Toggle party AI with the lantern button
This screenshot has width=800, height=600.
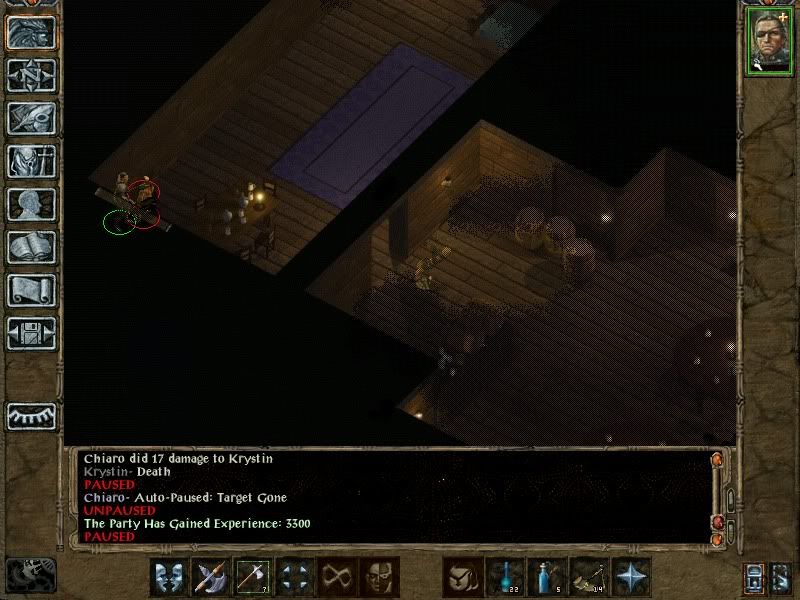(x=754, y=577)
